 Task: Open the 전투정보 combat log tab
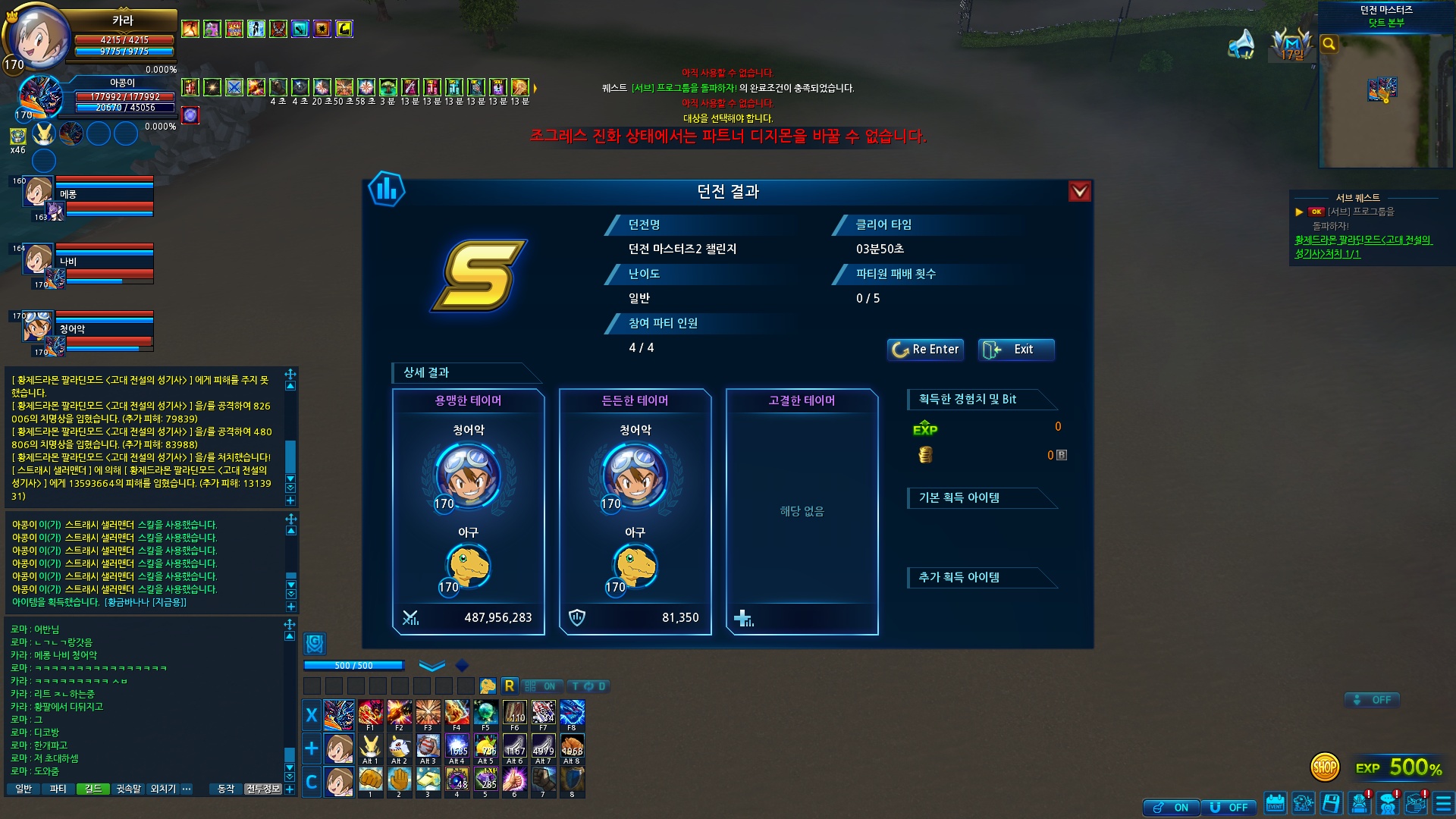[x=263, y=789]
